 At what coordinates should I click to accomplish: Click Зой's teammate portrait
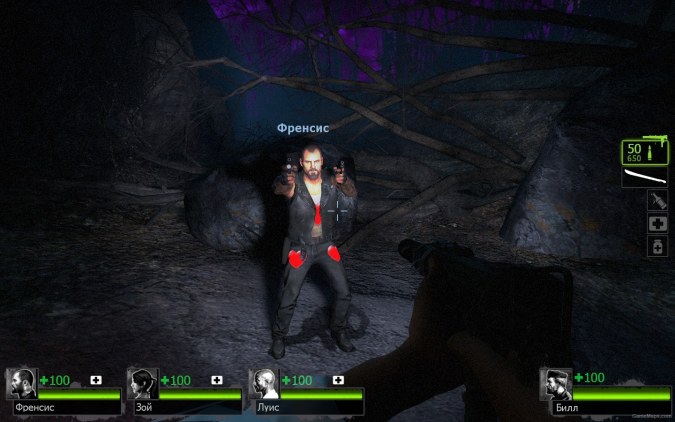click(x=142, y=384)
